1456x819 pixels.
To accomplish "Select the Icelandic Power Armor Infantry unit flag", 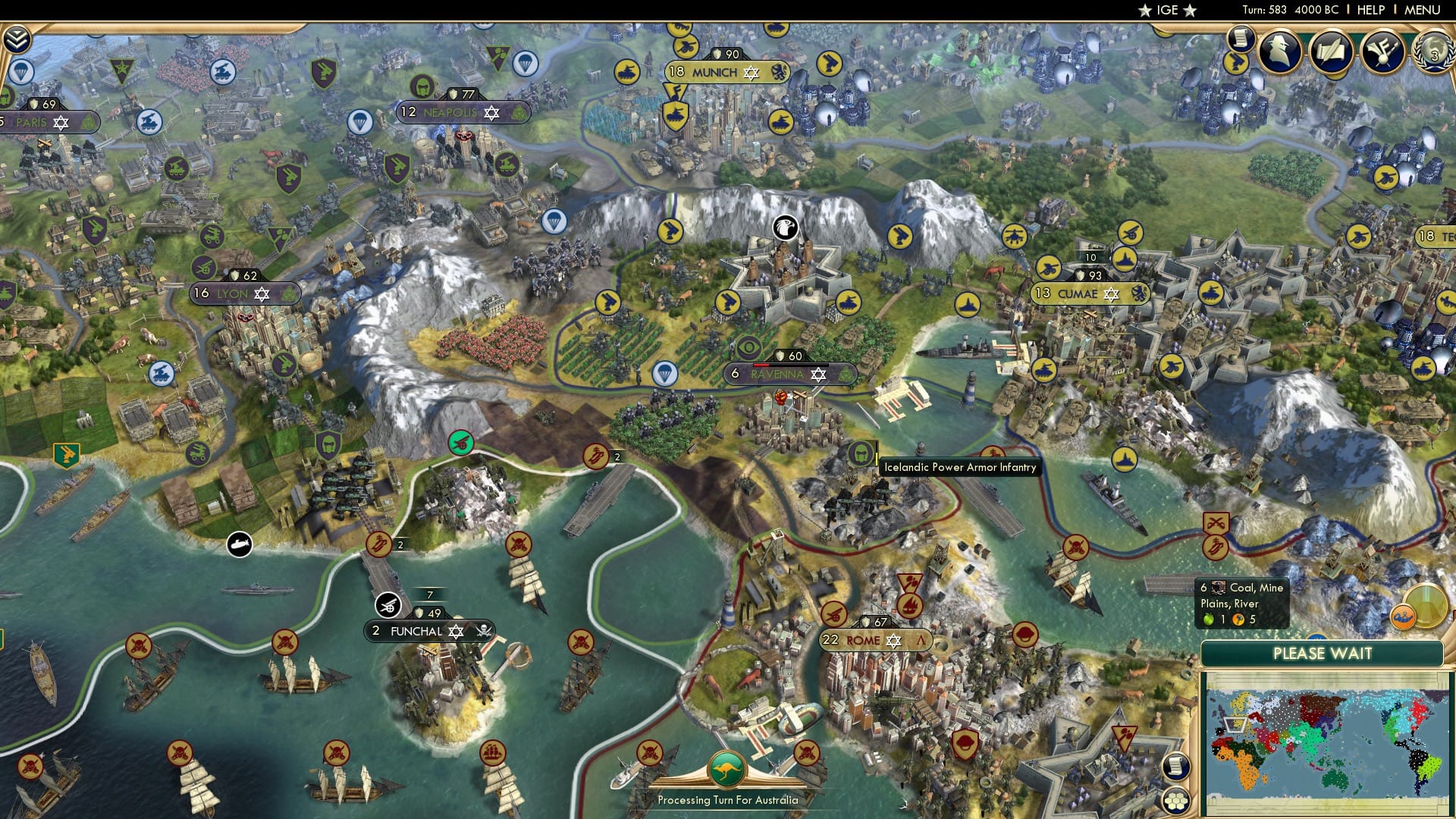I will [x=862, y=455].
